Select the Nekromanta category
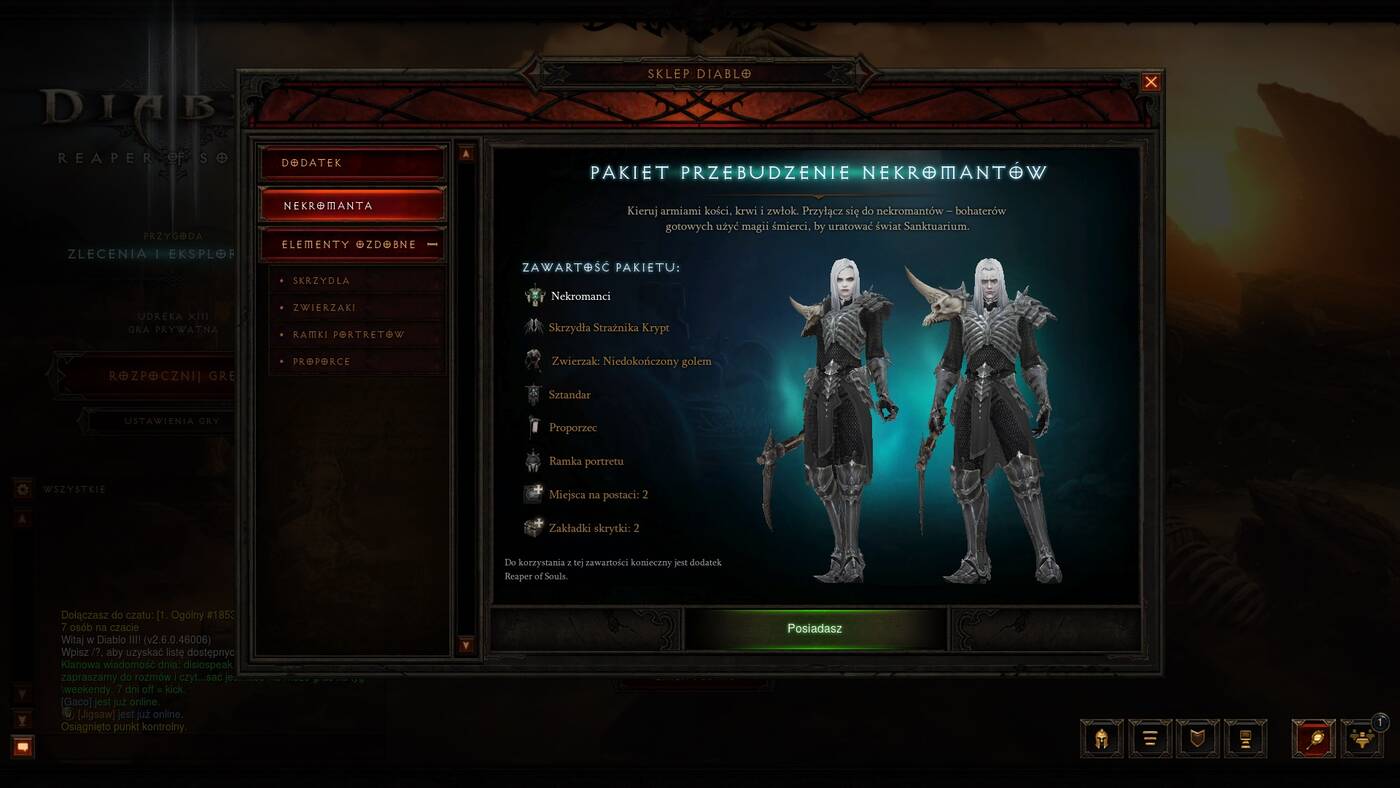 (x=352, y=205)
